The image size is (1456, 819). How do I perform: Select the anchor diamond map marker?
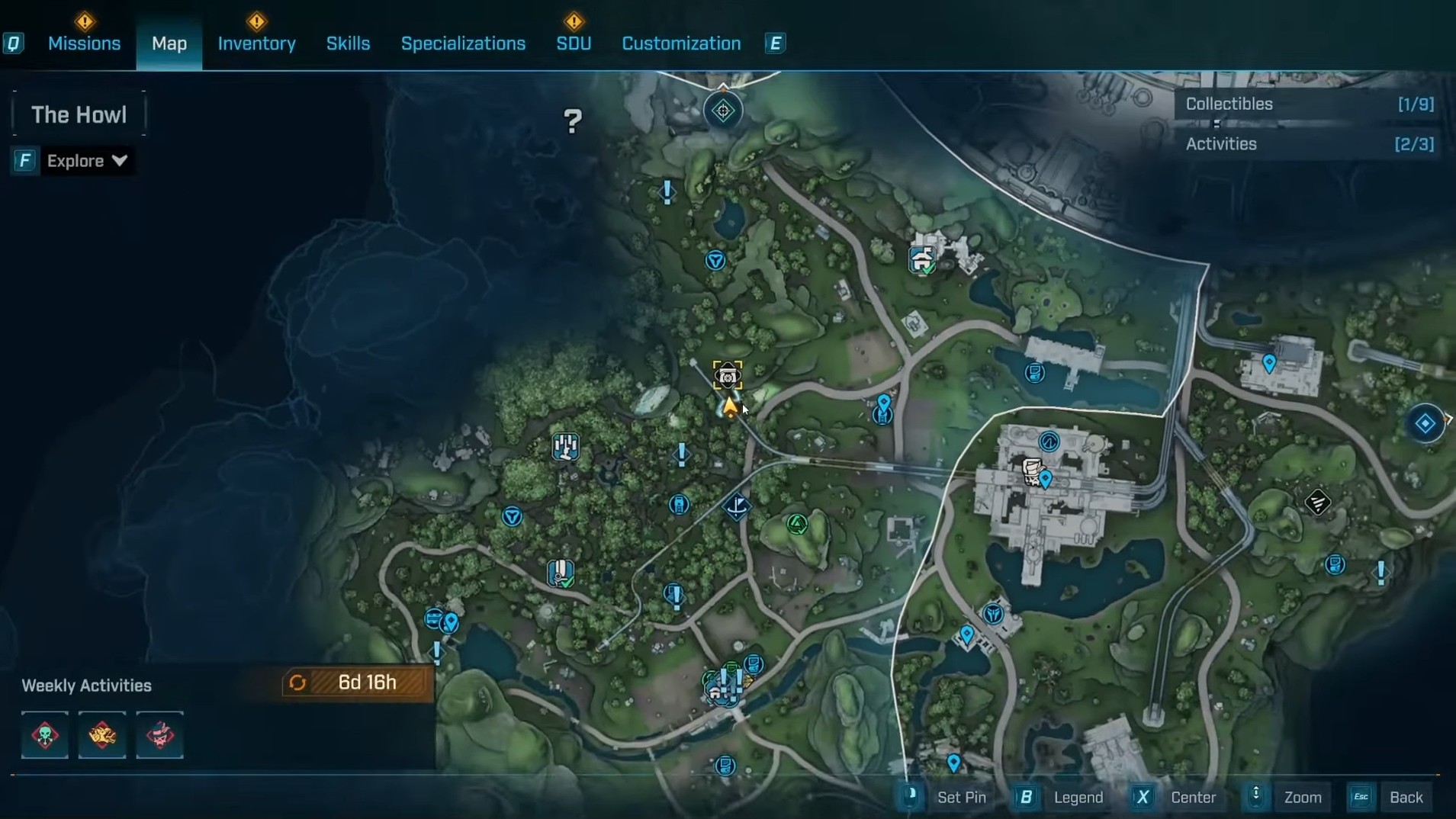(x=737, y=506)
